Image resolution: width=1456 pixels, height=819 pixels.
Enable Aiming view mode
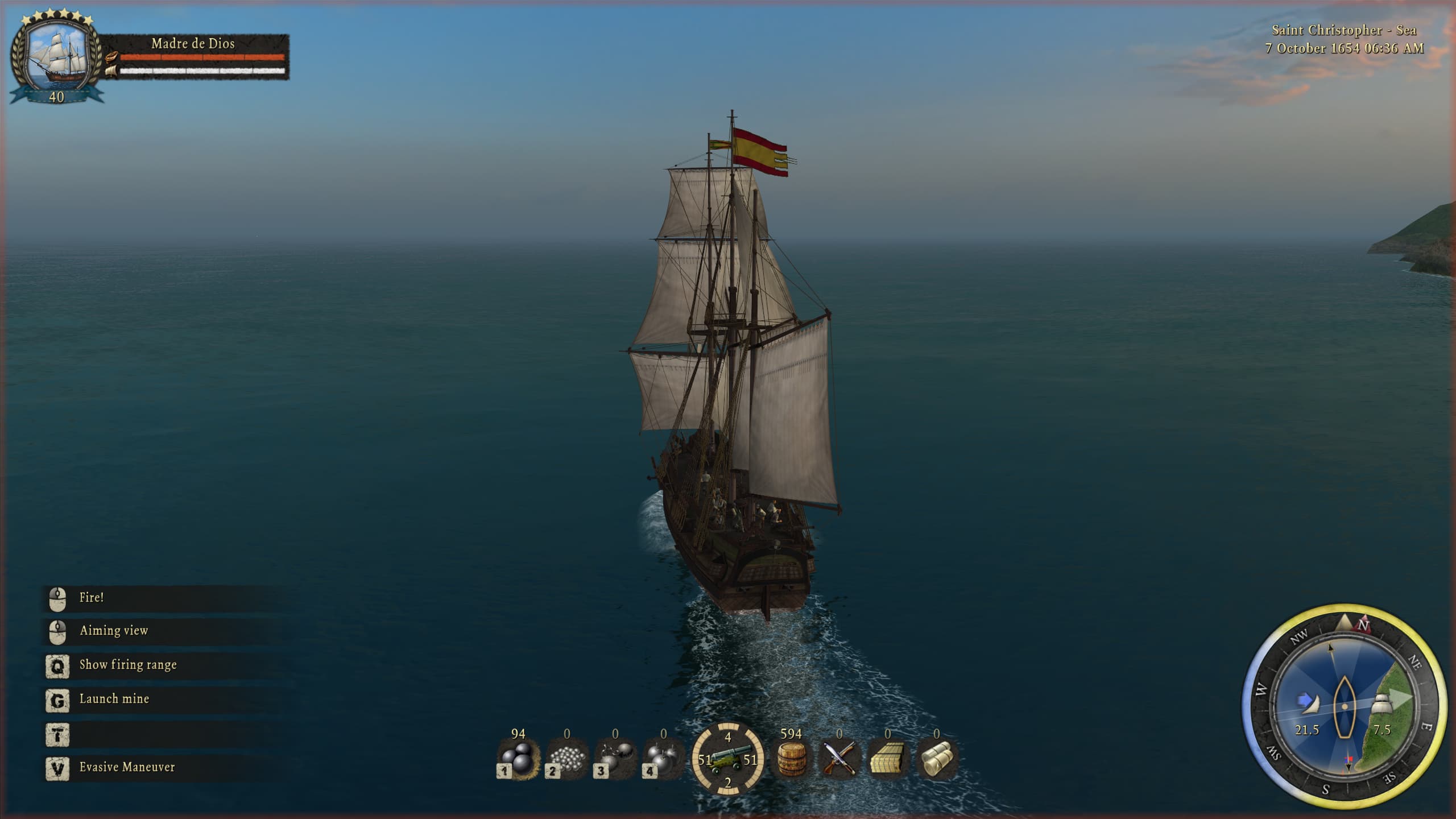(x=113, y=630)
